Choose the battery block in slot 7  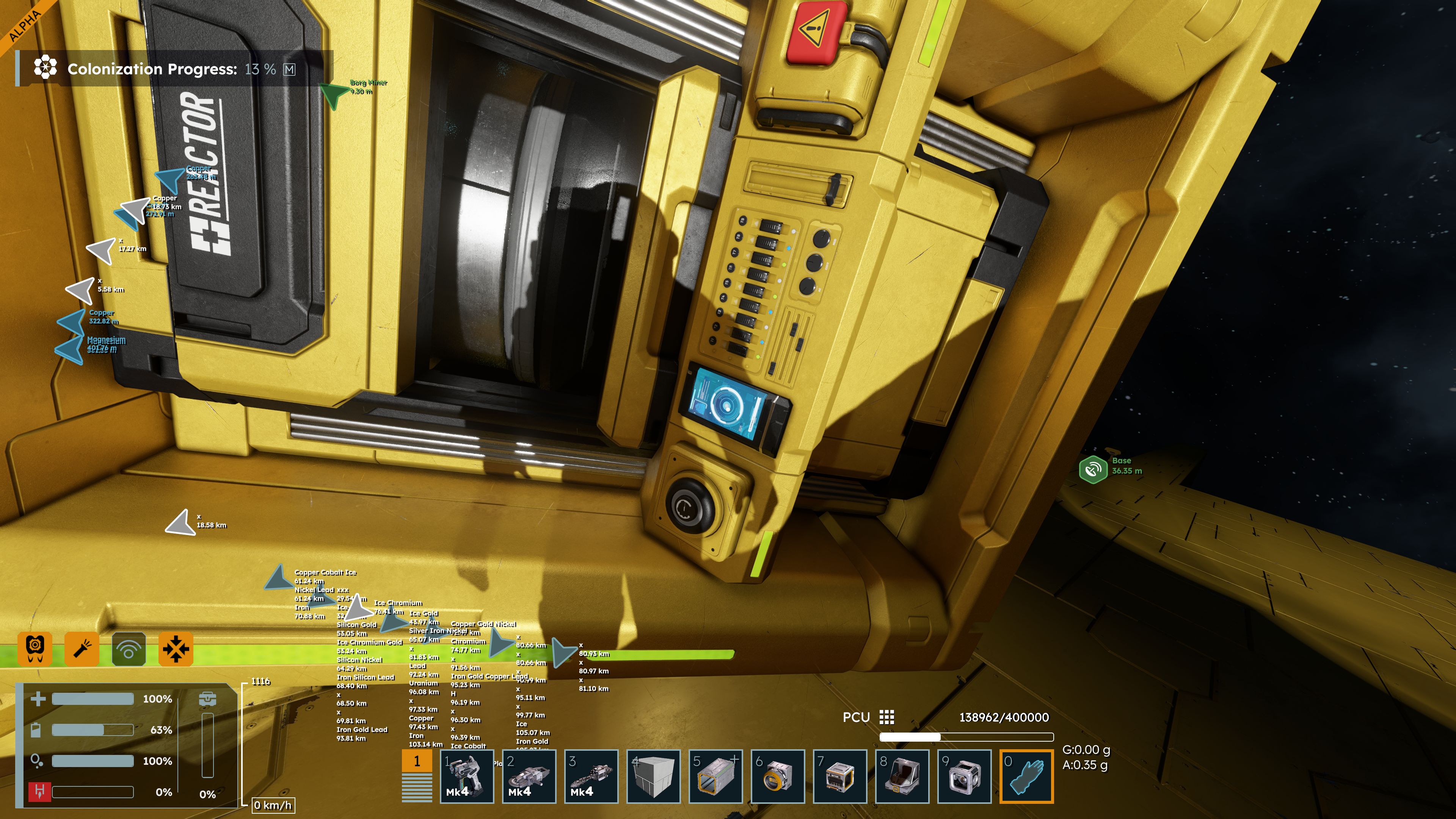click(x=840, y=776)
